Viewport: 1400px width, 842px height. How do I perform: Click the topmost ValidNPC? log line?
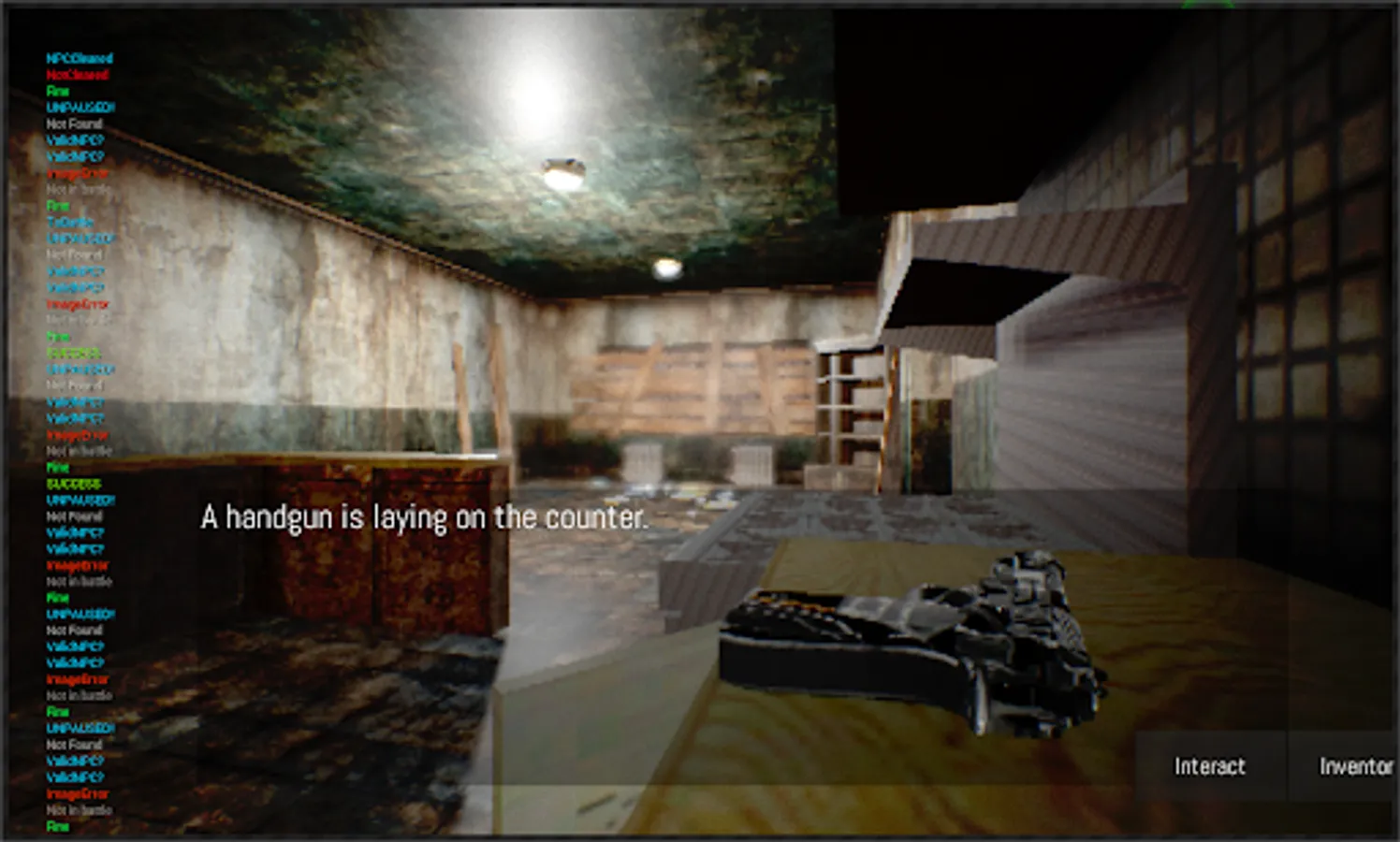click(x=73, y=138)
